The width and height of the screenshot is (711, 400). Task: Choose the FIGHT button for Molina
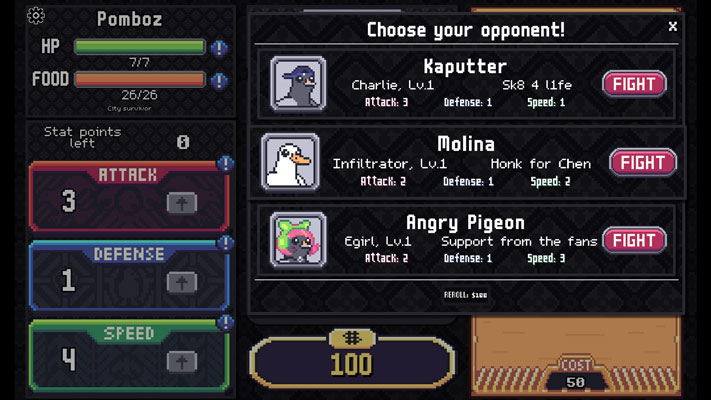[642, 162]
